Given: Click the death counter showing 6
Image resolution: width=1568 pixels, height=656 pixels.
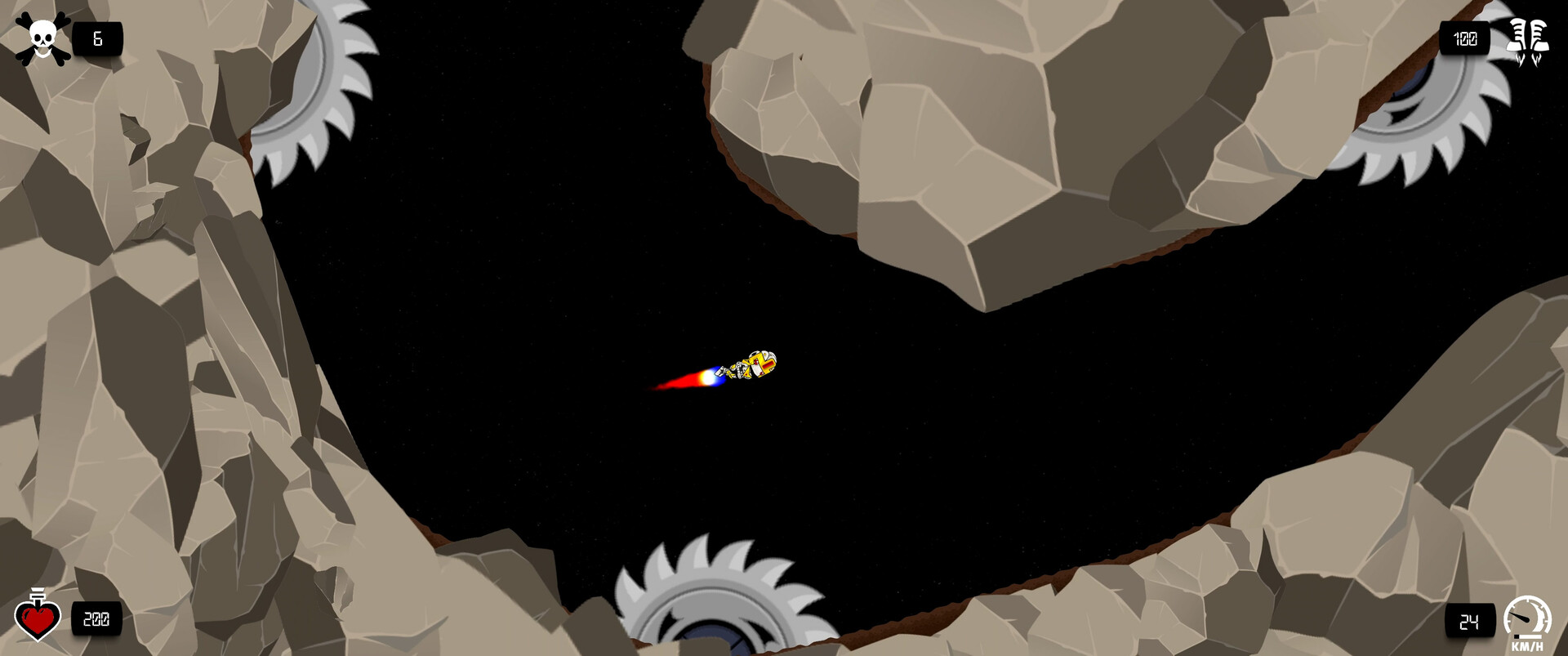Looking at the screenshot, I should point(96,36).
